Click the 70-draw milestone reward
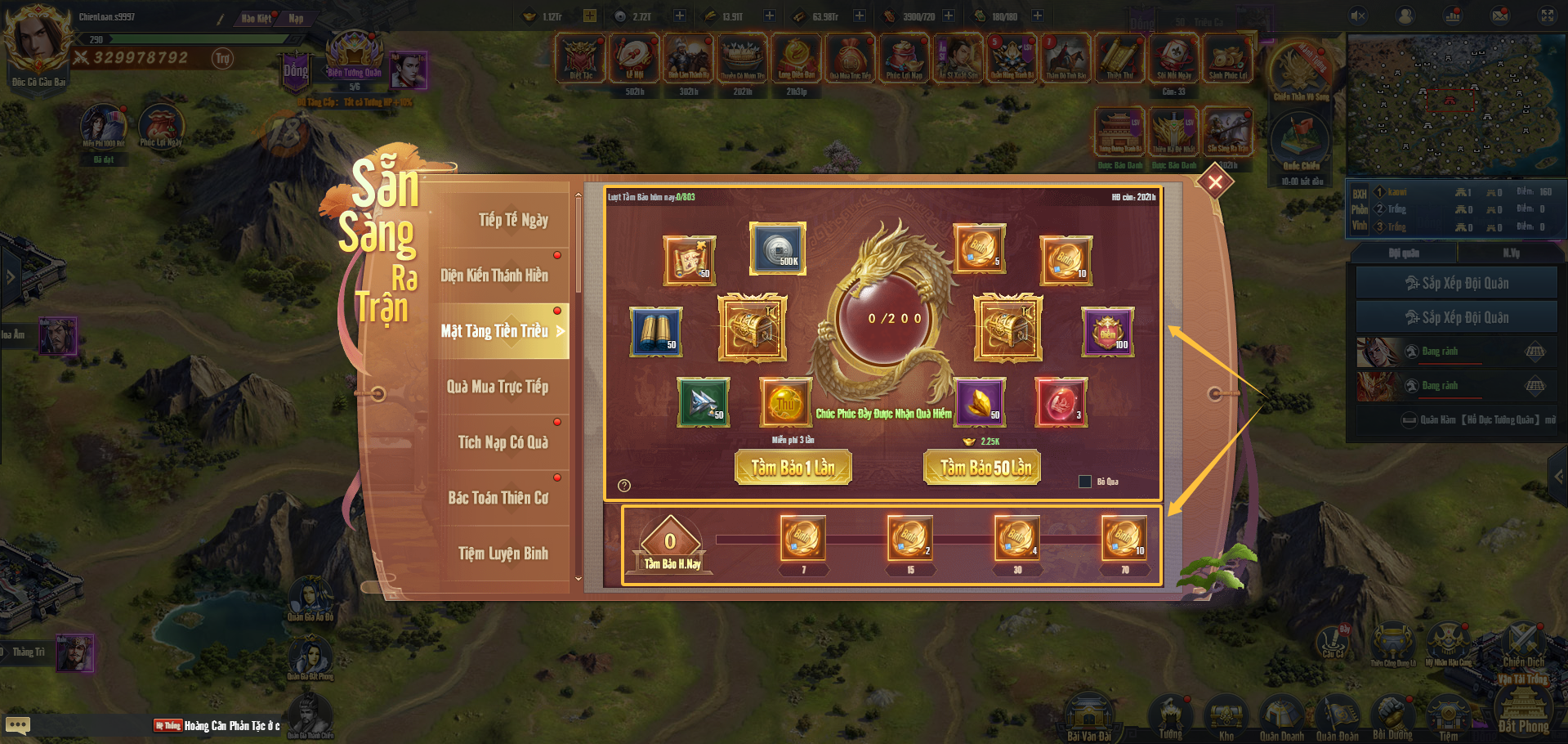Viewport: 1568px width, 744px height. click(x=1124, y=538)
